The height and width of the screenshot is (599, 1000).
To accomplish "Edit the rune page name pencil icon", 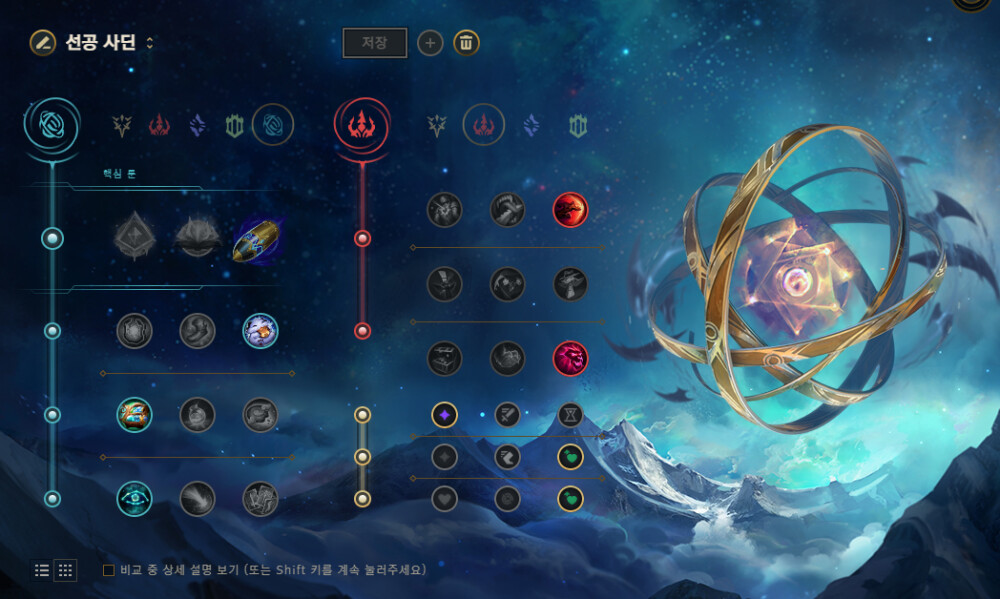I will click(42, 42).
